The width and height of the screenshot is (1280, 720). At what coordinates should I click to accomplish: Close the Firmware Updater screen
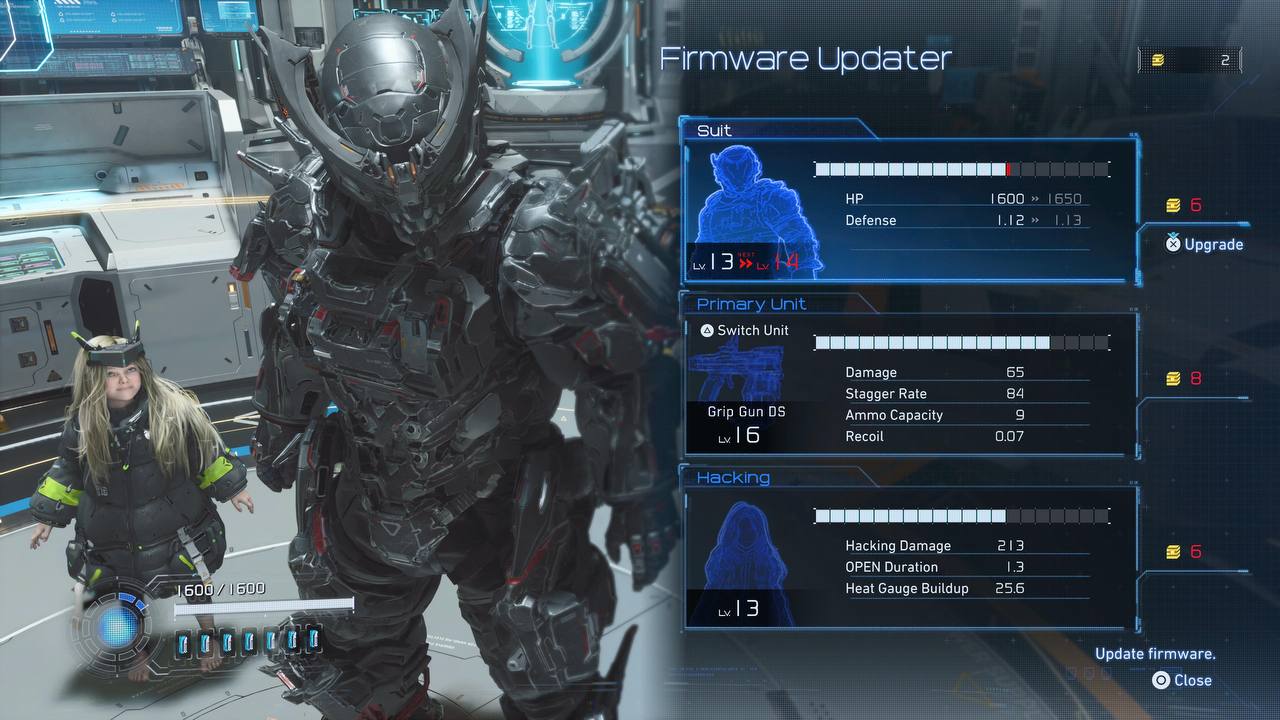(x=1182, y=680)
